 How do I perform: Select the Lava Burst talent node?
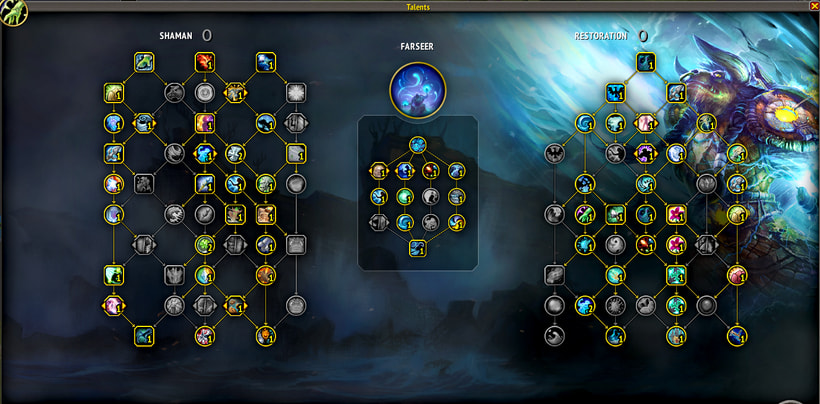tap(204, 63)
